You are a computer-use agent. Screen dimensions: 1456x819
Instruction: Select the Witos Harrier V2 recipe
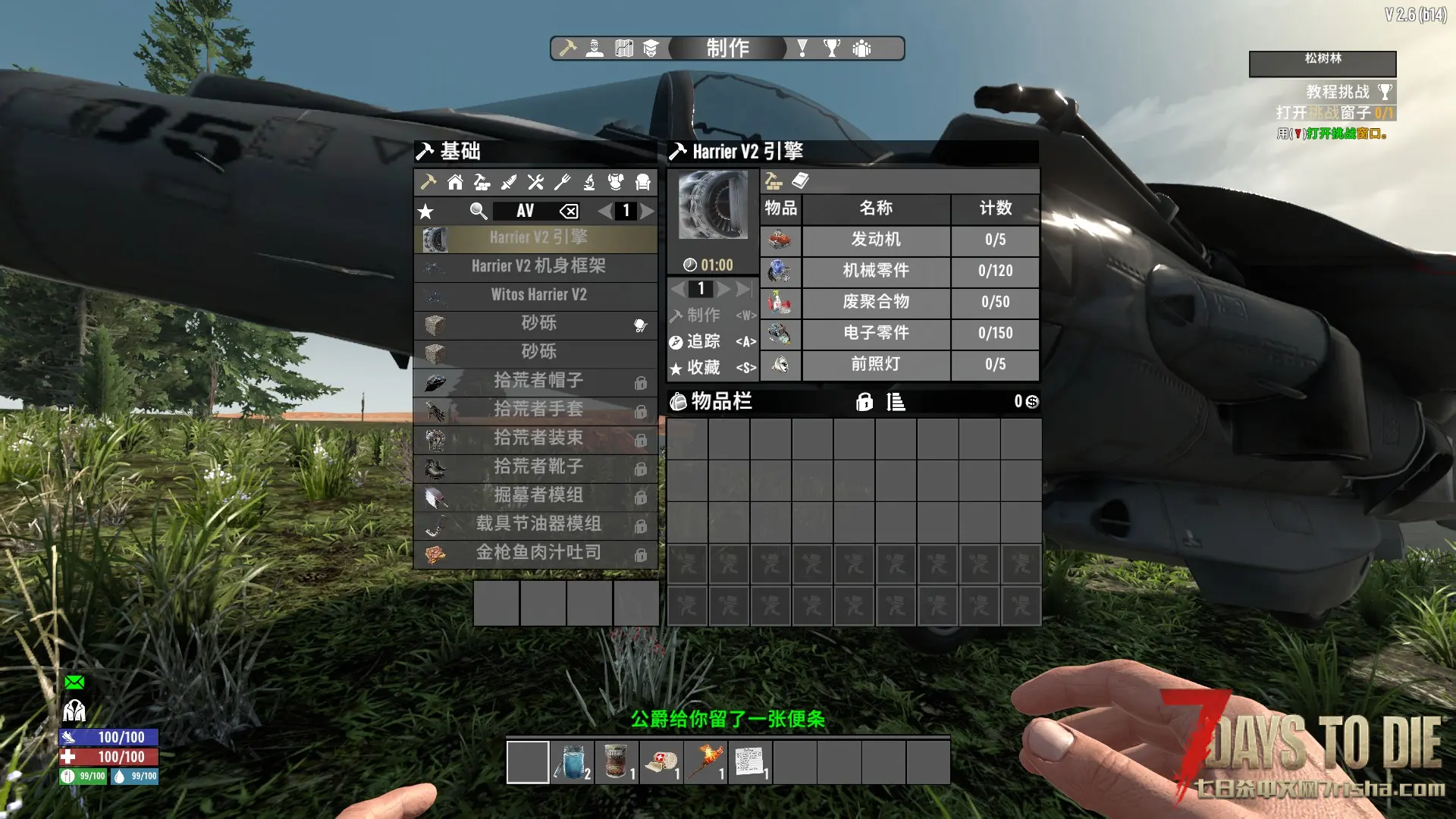(537, 295)
